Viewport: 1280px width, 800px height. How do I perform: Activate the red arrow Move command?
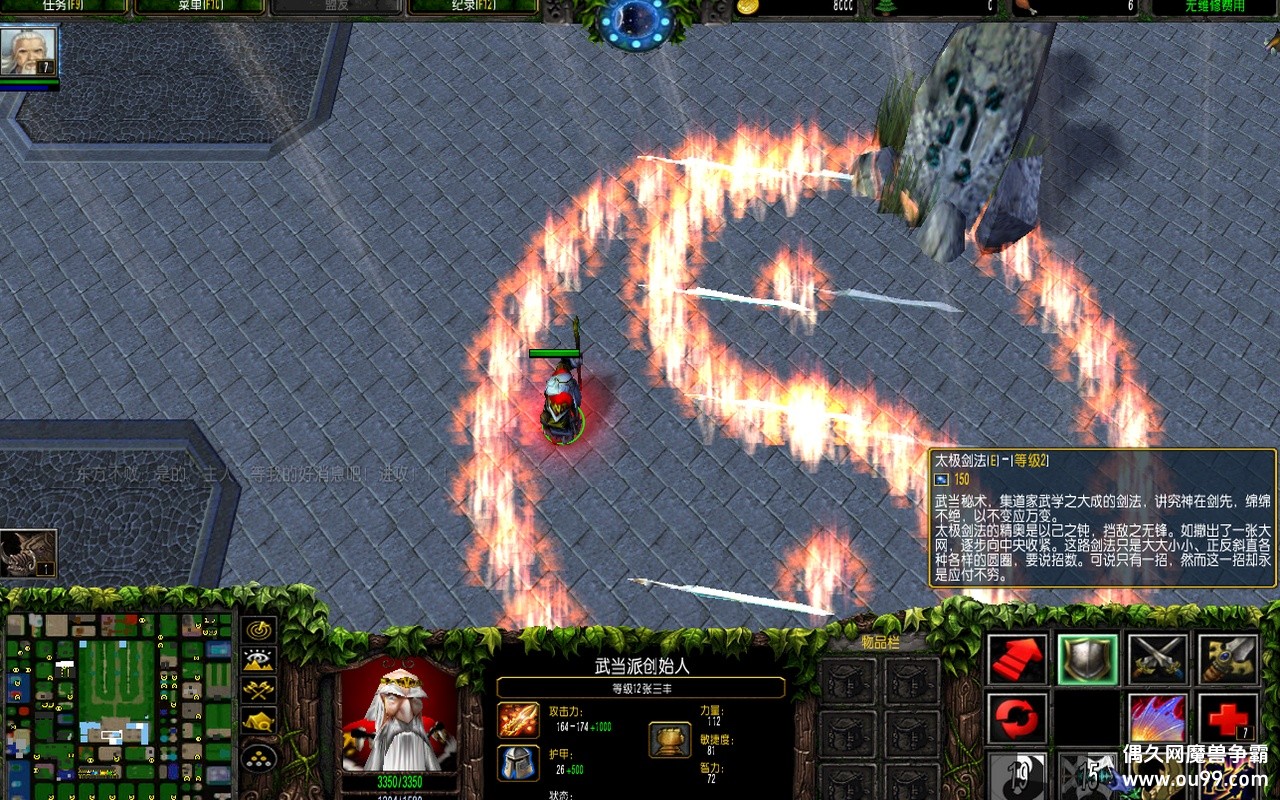click(x=1018, y=659)
